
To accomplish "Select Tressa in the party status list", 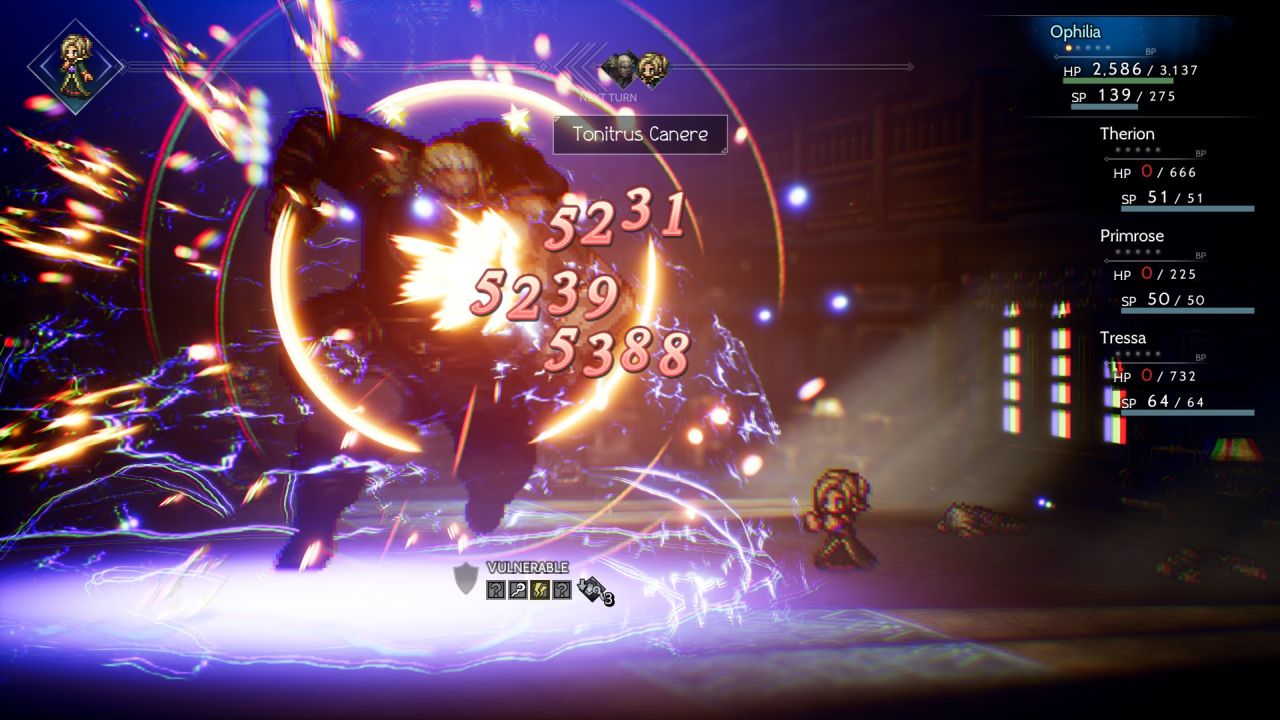I will tap(1123, 338).
